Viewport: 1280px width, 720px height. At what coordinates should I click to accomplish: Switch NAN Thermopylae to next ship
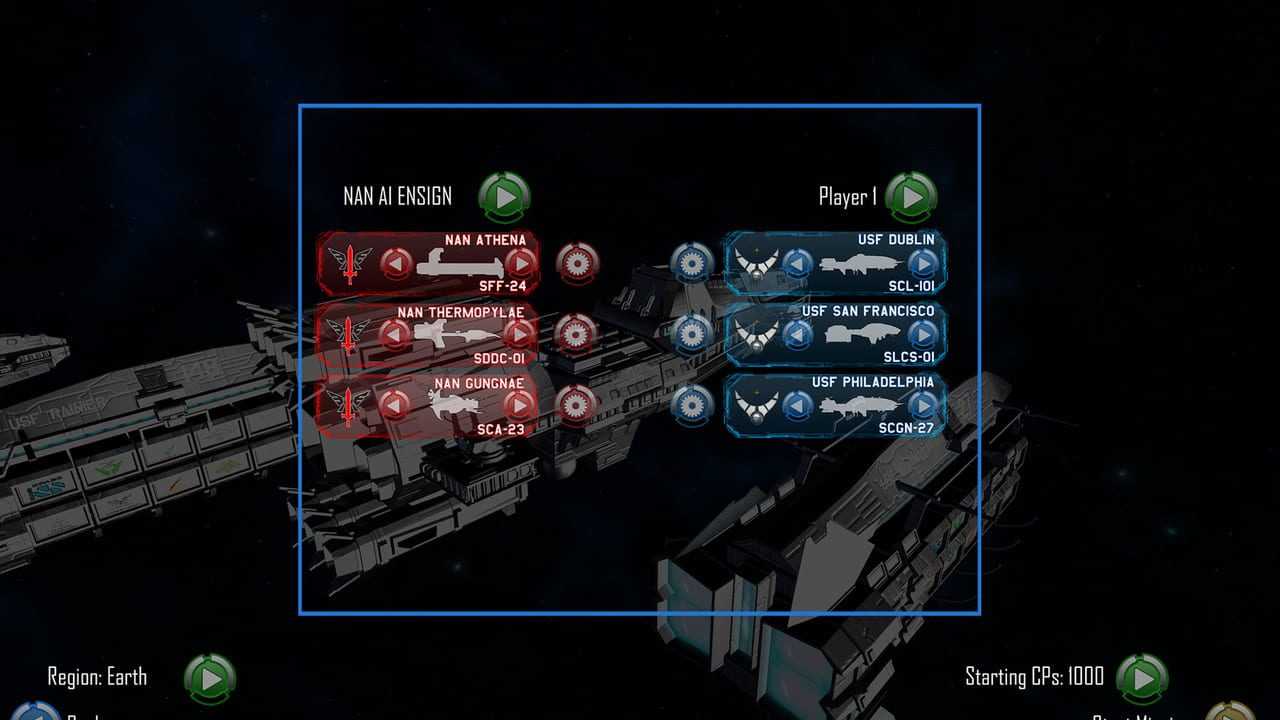520,334
